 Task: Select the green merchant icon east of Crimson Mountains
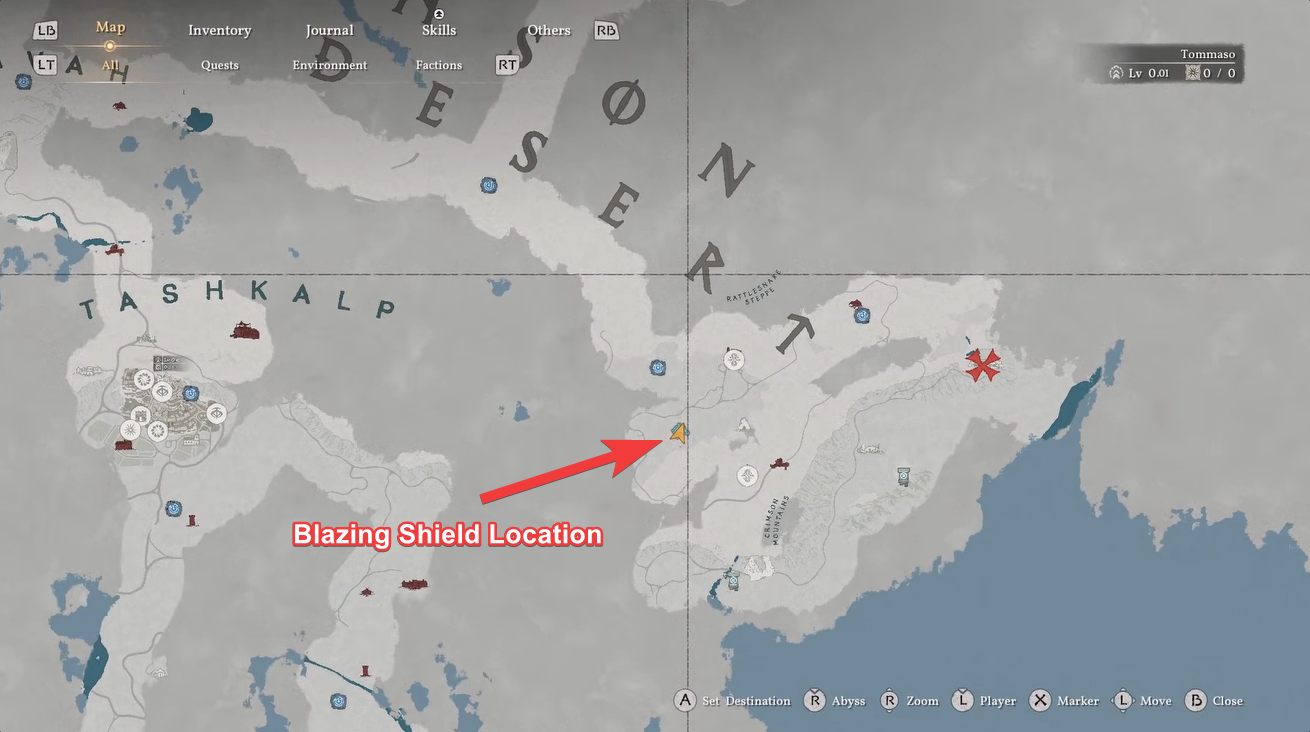click(905, 477)
